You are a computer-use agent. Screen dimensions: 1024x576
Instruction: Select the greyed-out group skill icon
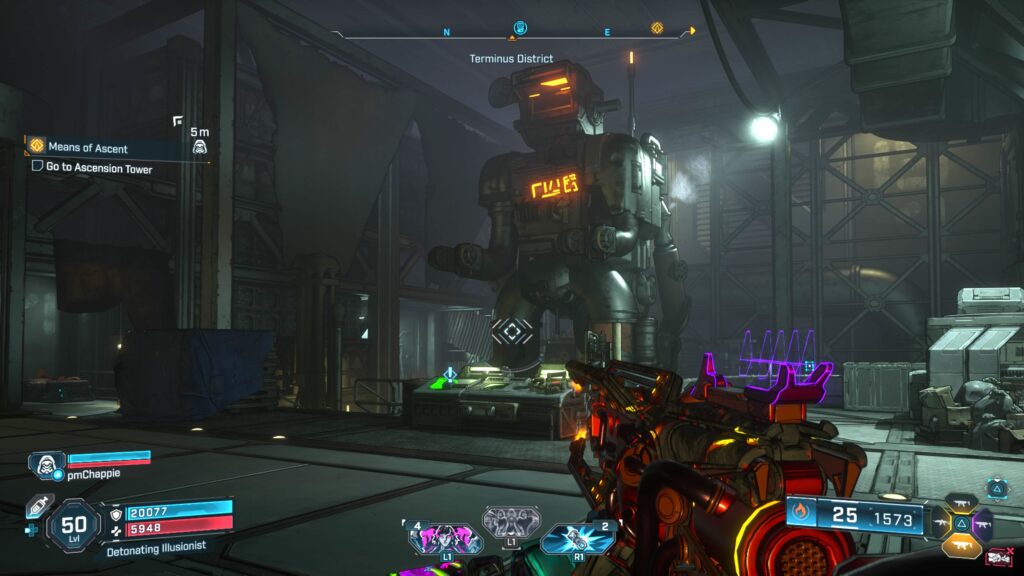[x=511, y=521]
